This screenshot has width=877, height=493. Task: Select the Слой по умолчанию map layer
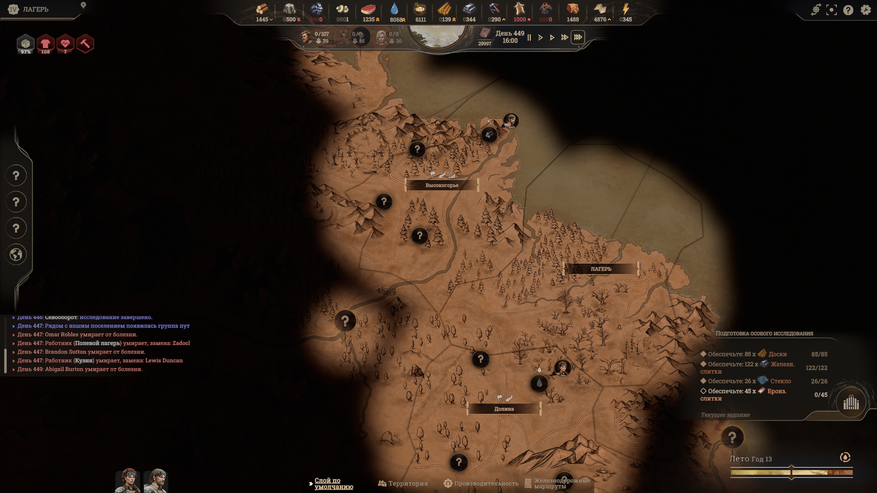tap(333, 484)
